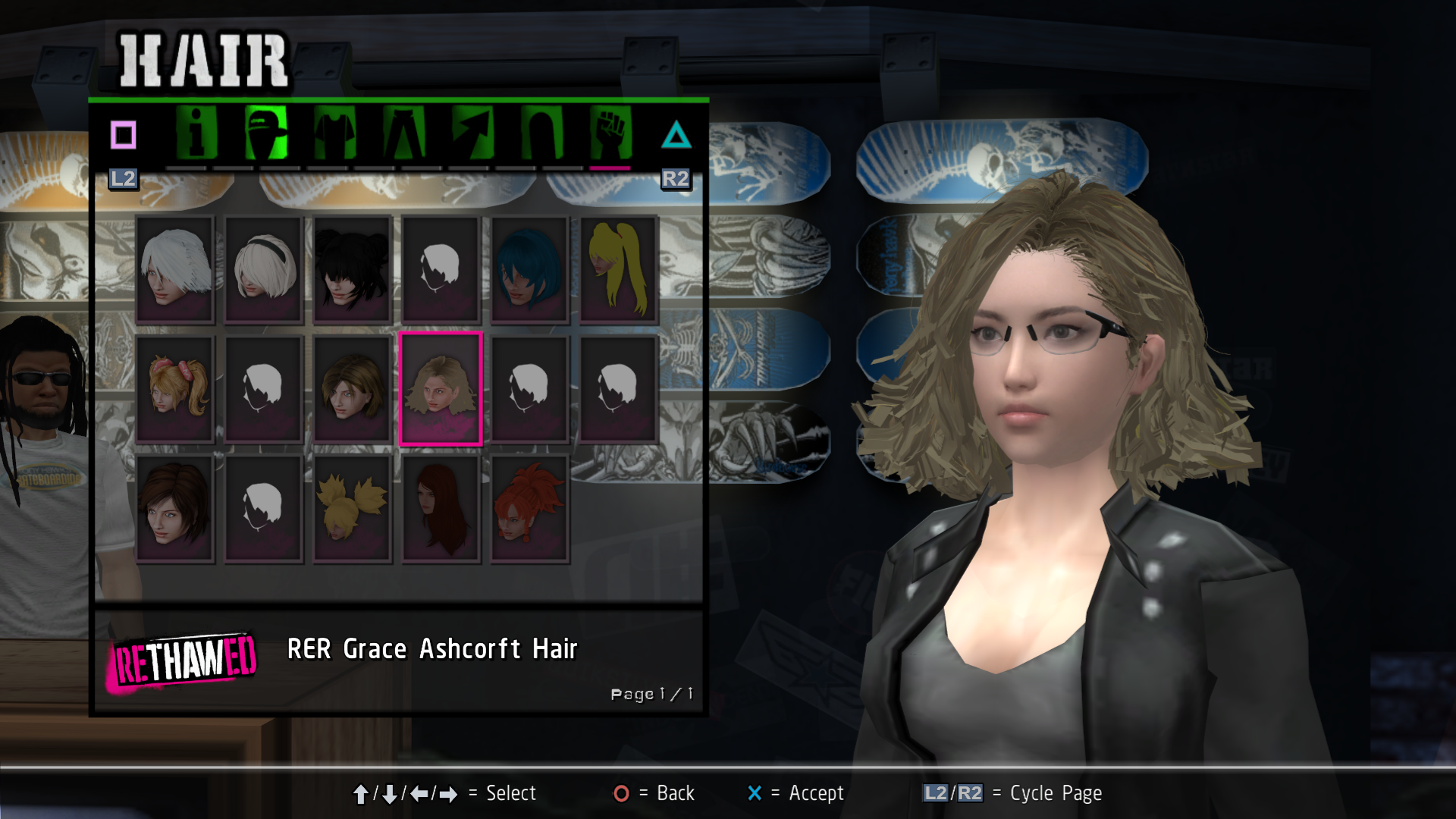Screen dimensions: 1456x819
Task: Select the long yellow ponytail hair
Action: [x=618, y=270]
